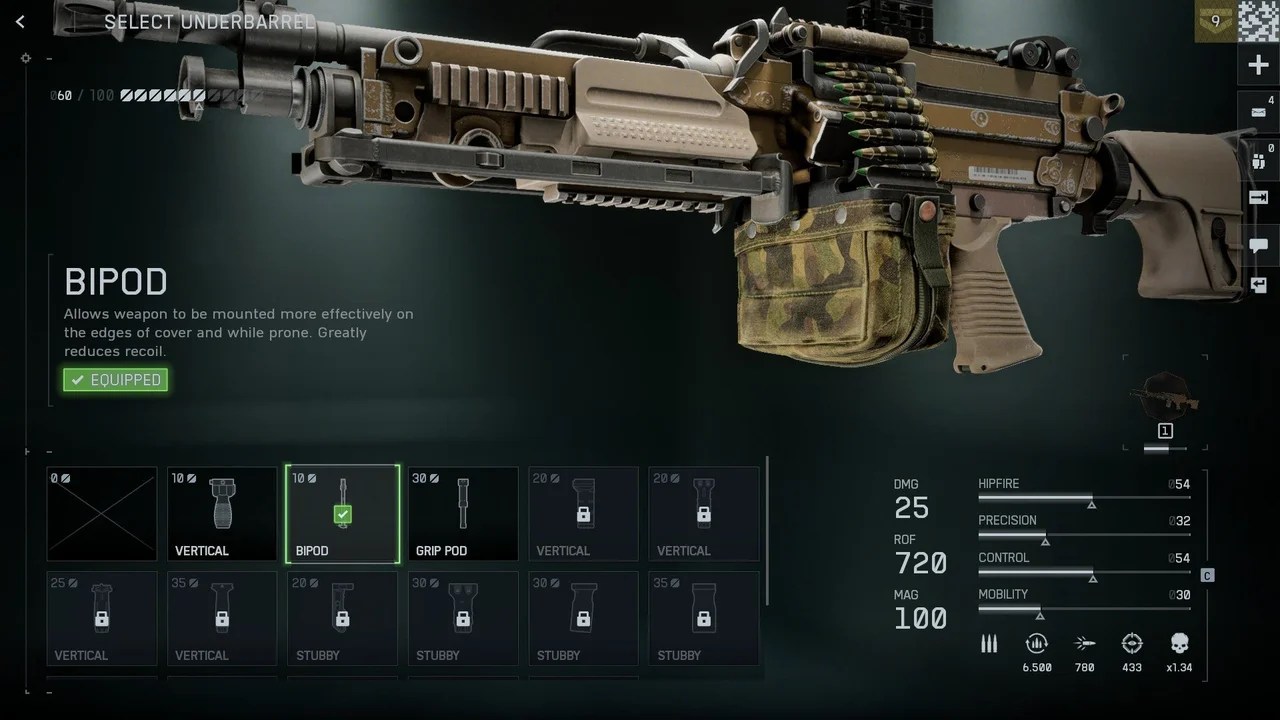Pick the locked Stubby grip costing 35
1280x720 pixels.
704,618
